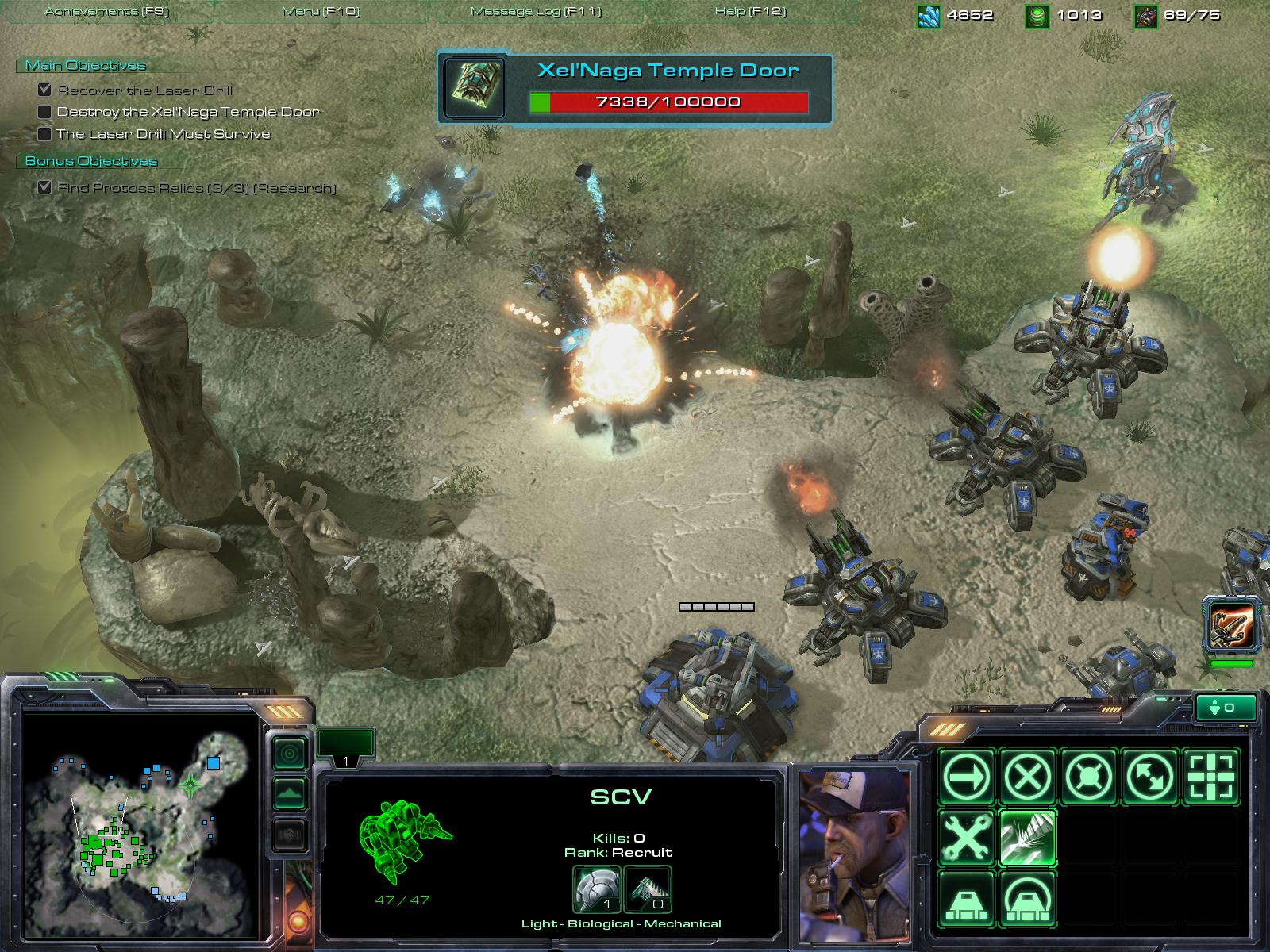Open the Message Log (F11)
1270x952 pixels.
pos(536,11)
